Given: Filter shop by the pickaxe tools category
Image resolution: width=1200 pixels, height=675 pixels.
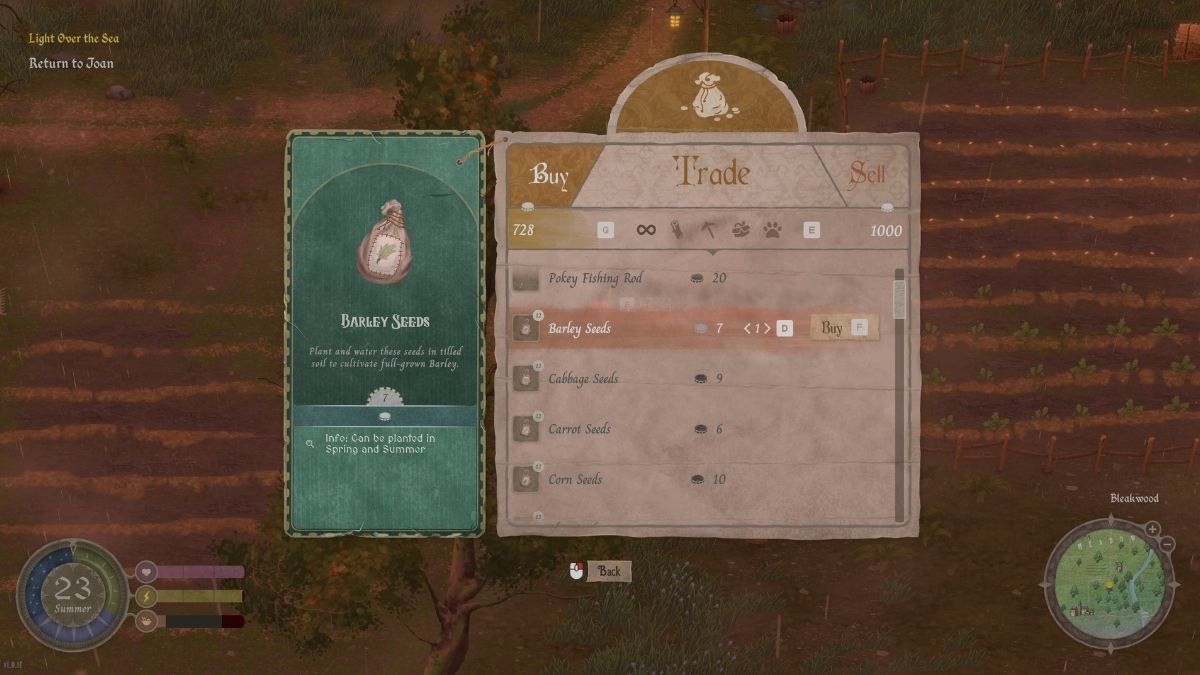Looking at the screenshot, I should [x=708, y=230].
